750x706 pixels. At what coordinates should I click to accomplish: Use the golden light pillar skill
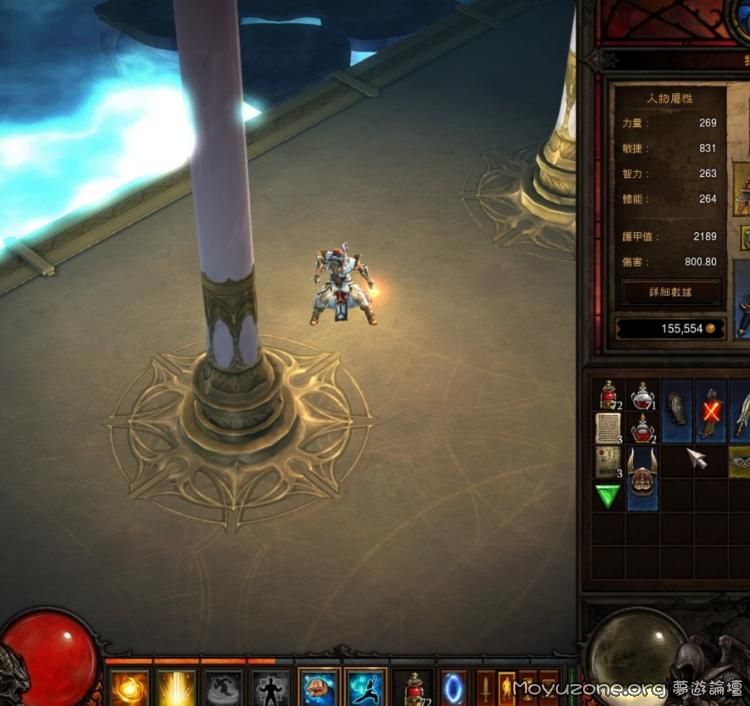177,689
